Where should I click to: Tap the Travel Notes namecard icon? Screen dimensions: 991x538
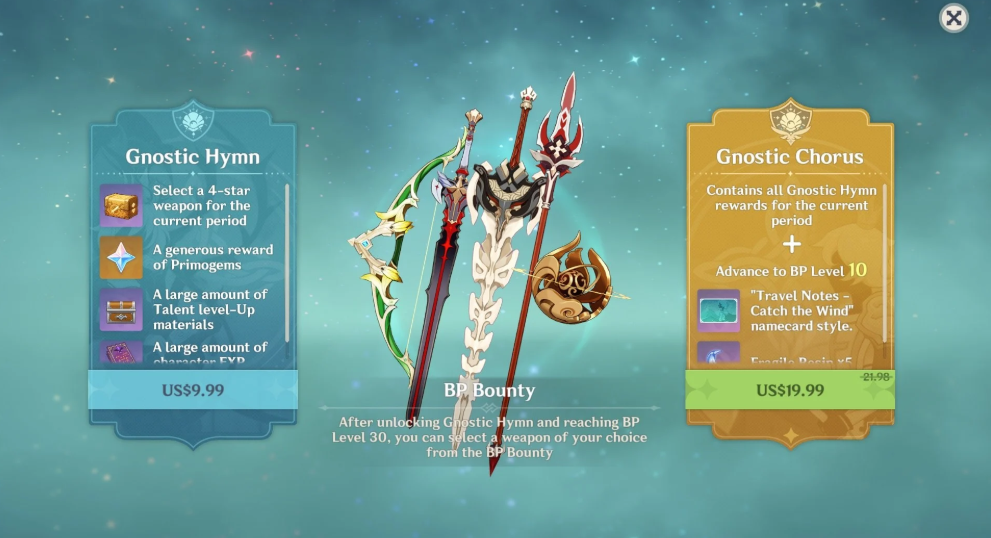(x=718, y=310)
